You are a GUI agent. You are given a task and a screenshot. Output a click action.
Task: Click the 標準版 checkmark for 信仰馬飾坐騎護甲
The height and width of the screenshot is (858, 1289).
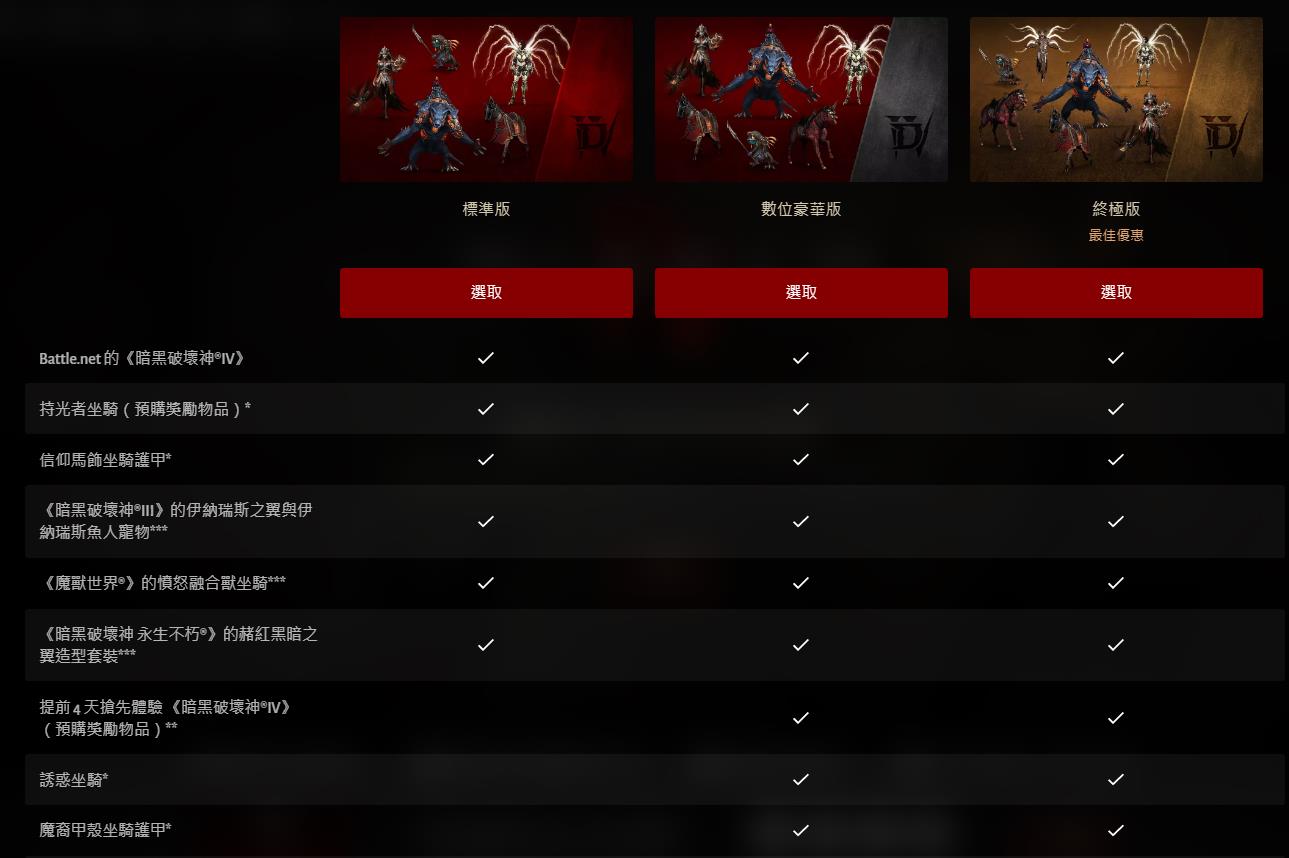[486, 460]
